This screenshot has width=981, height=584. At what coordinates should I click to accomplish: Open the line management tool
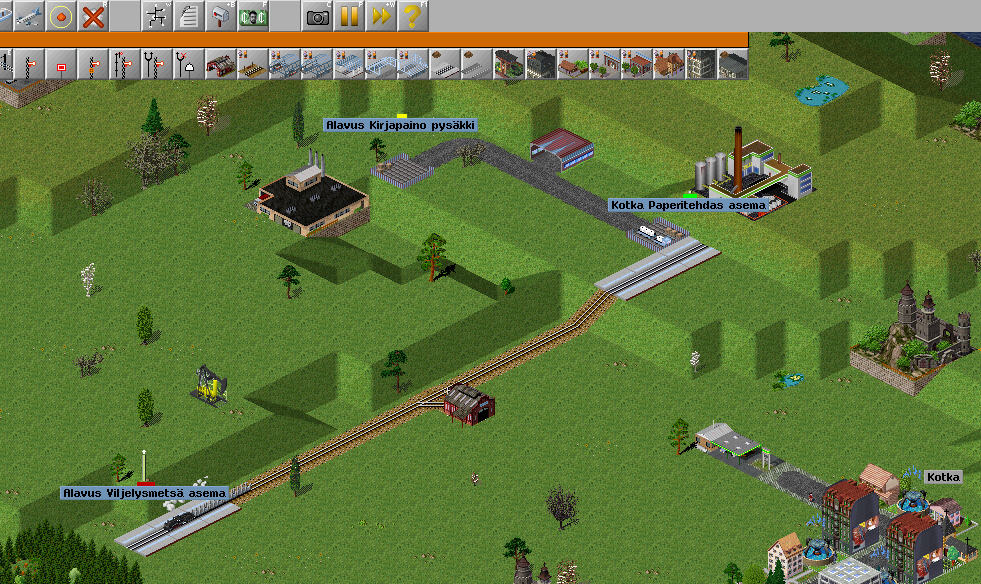click(157, 15)
